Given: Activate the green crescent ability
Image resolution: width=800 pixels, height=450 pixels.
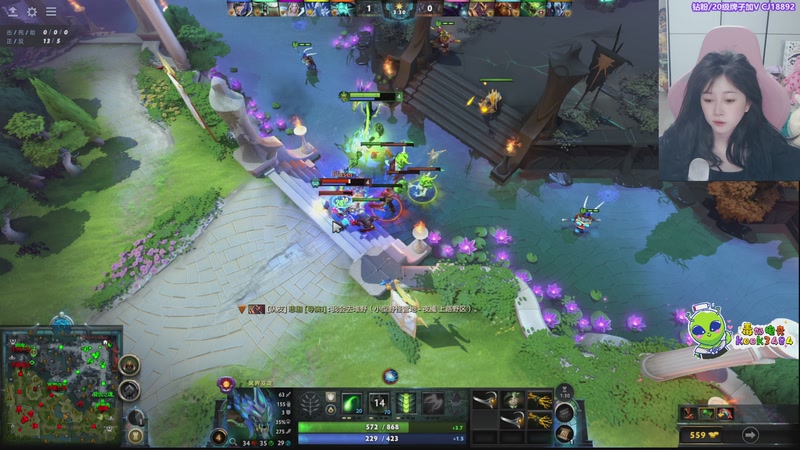Looking at the screenshot, I should (x=352, y=403).
